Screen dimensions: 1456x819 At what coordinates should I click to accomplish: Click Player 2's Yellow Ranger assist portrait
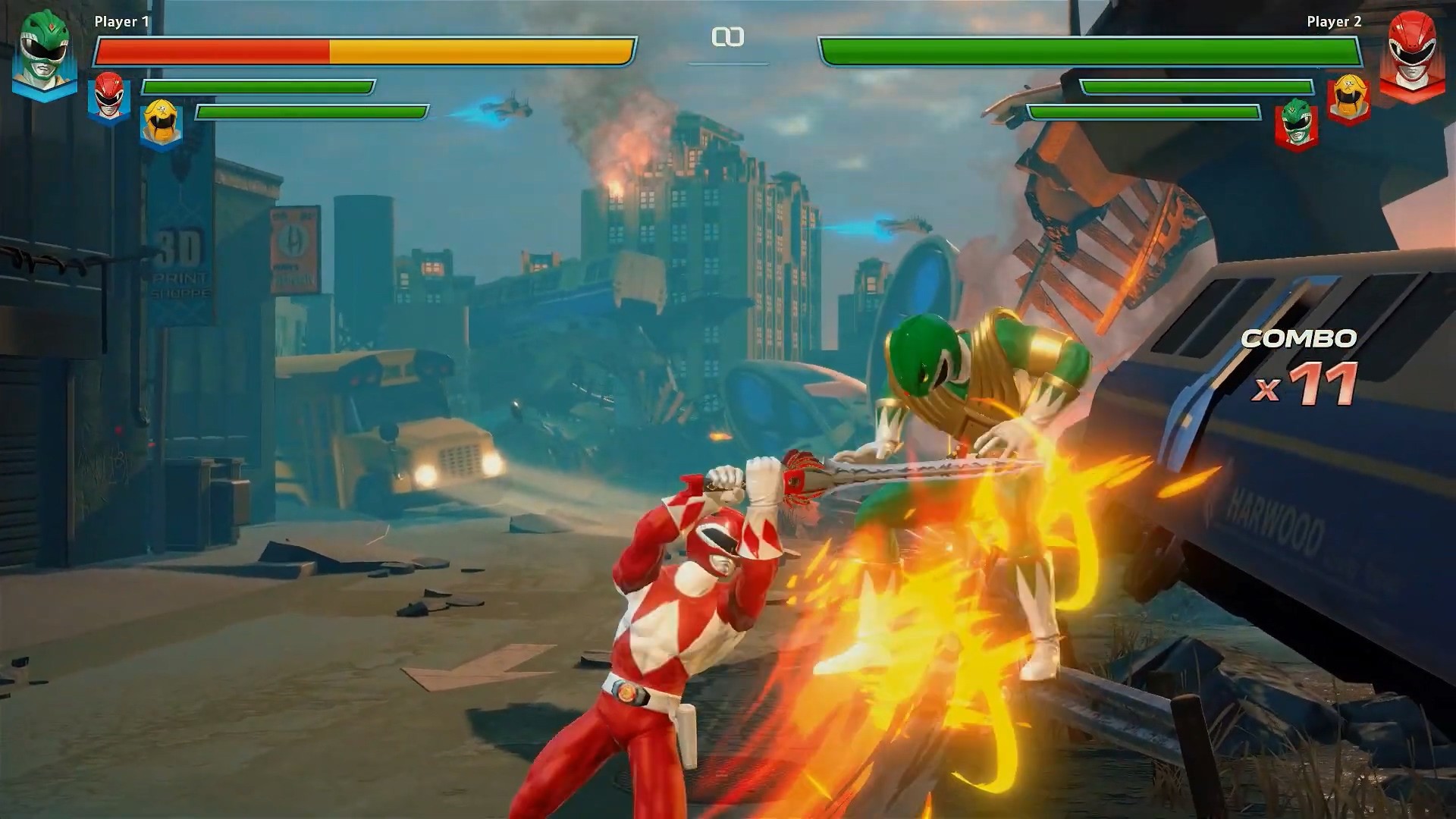coord(1348,99)
